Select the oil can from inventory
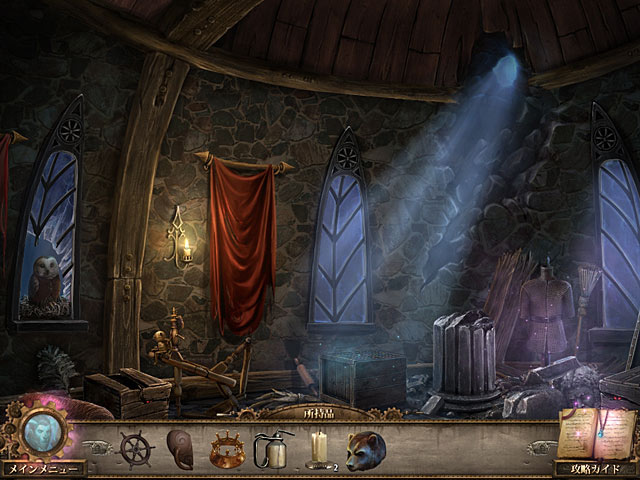The width and height of the screenshot is (640, 480). coord(271,447)
